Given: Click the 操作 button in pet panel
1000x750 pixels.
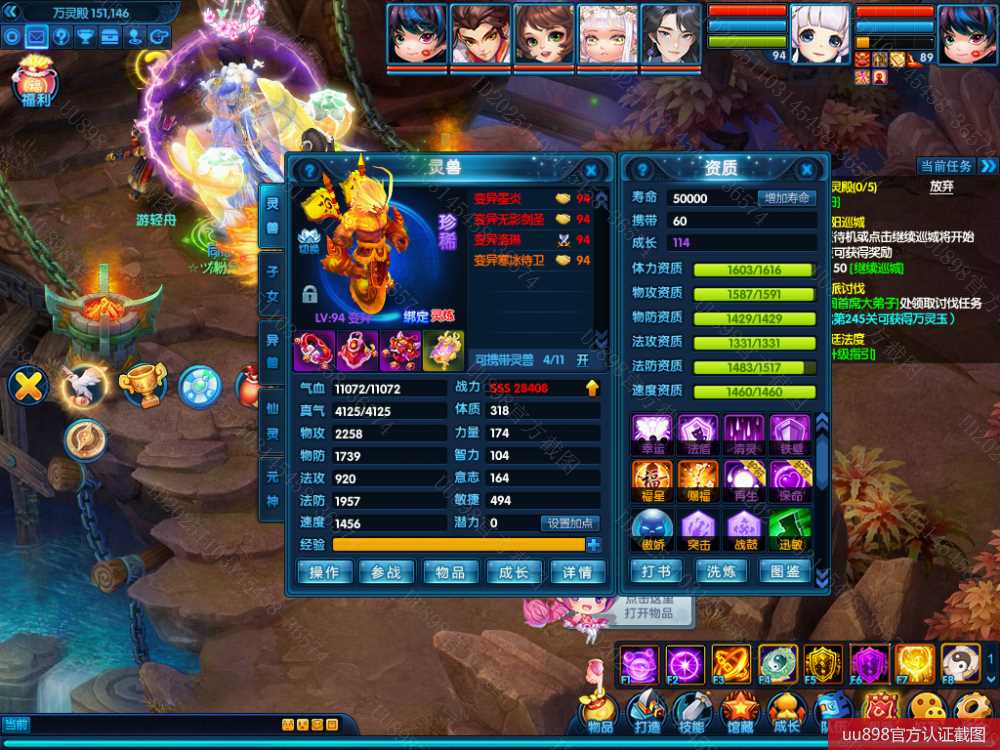Looking at the screenshot, I should click(324, 572).
